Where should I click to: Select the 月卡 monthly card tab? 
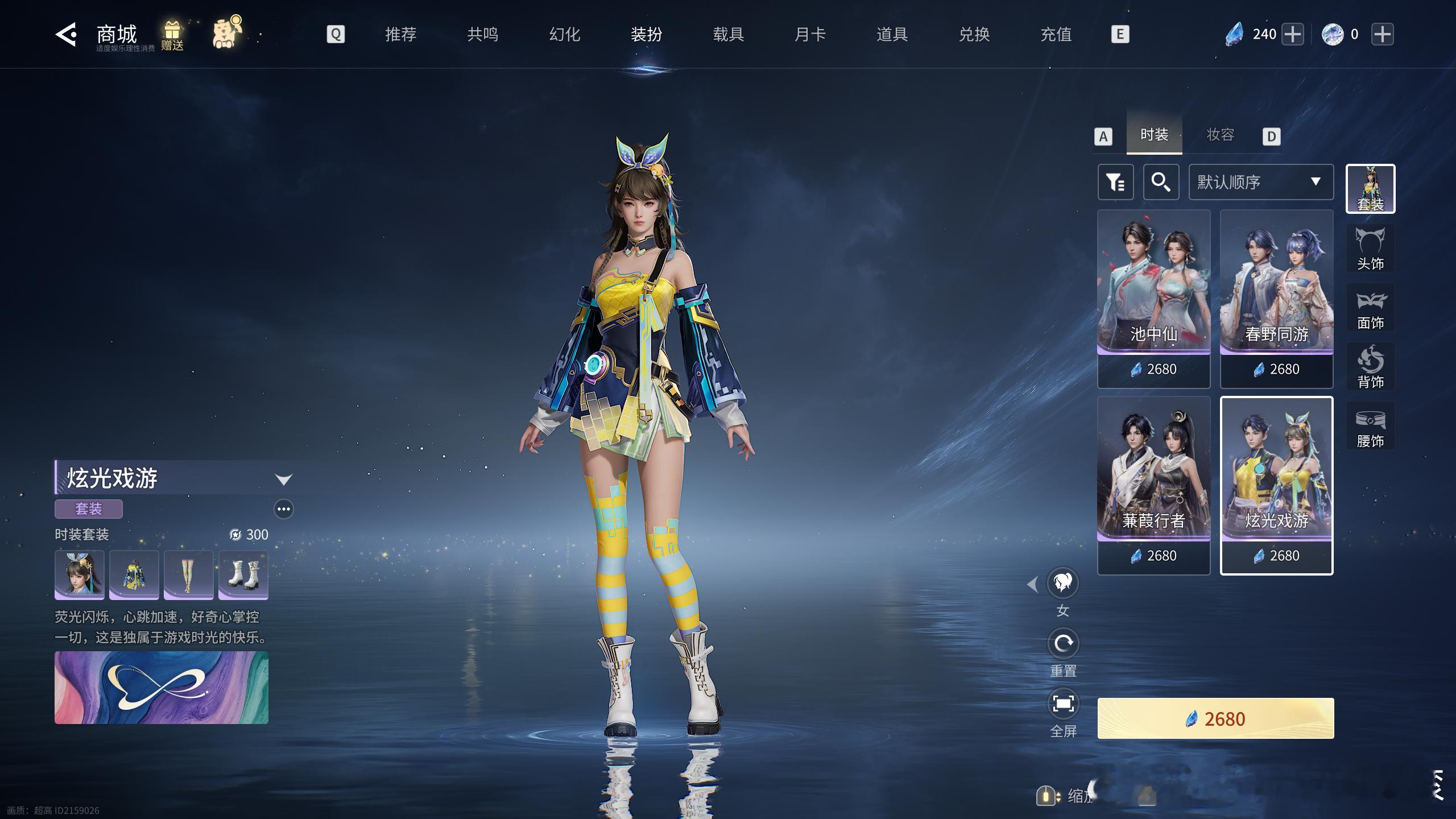coord(810,35)
